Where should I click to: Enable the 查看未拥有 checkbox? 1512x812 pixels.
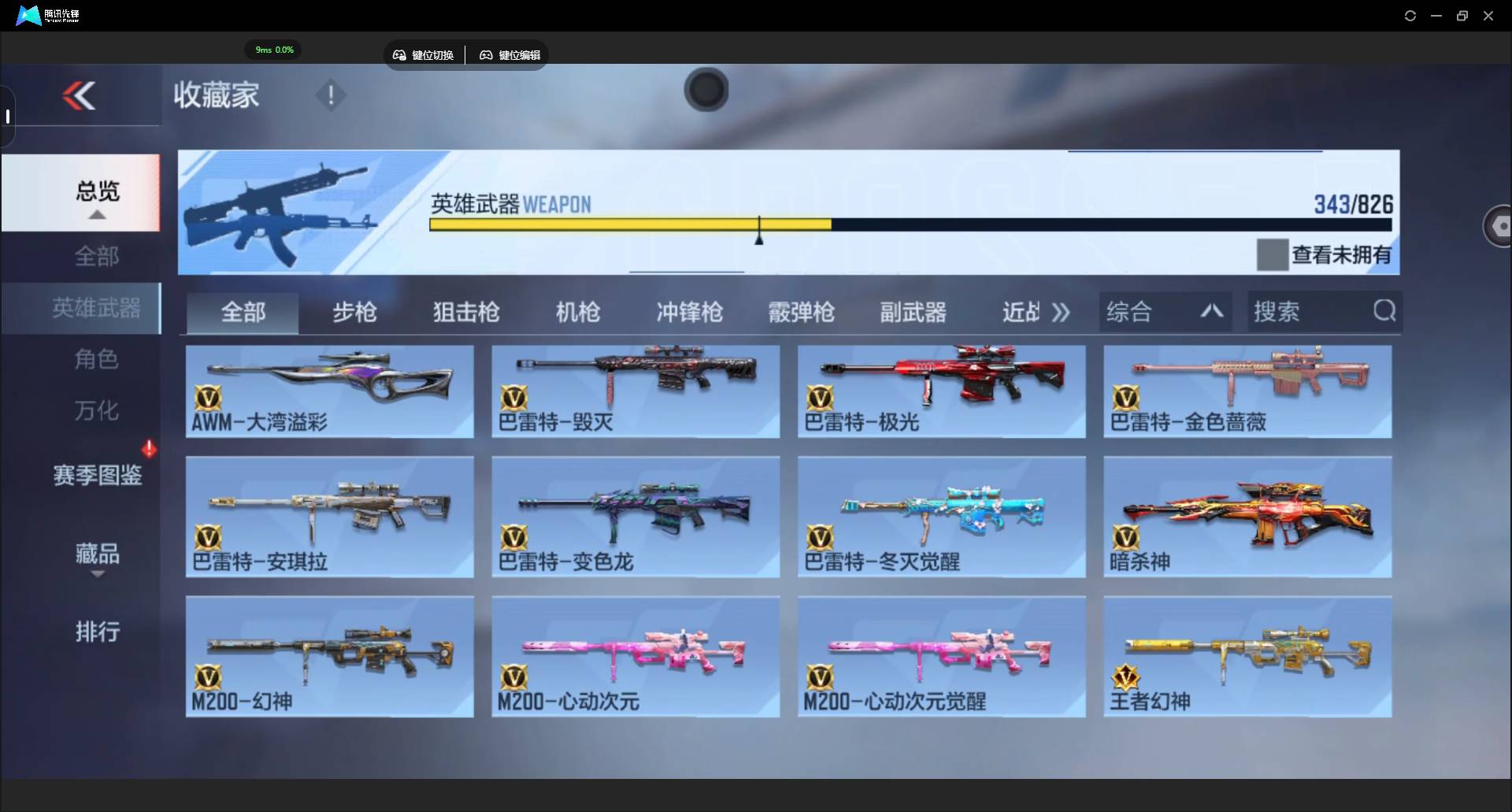coord(1273,254)
